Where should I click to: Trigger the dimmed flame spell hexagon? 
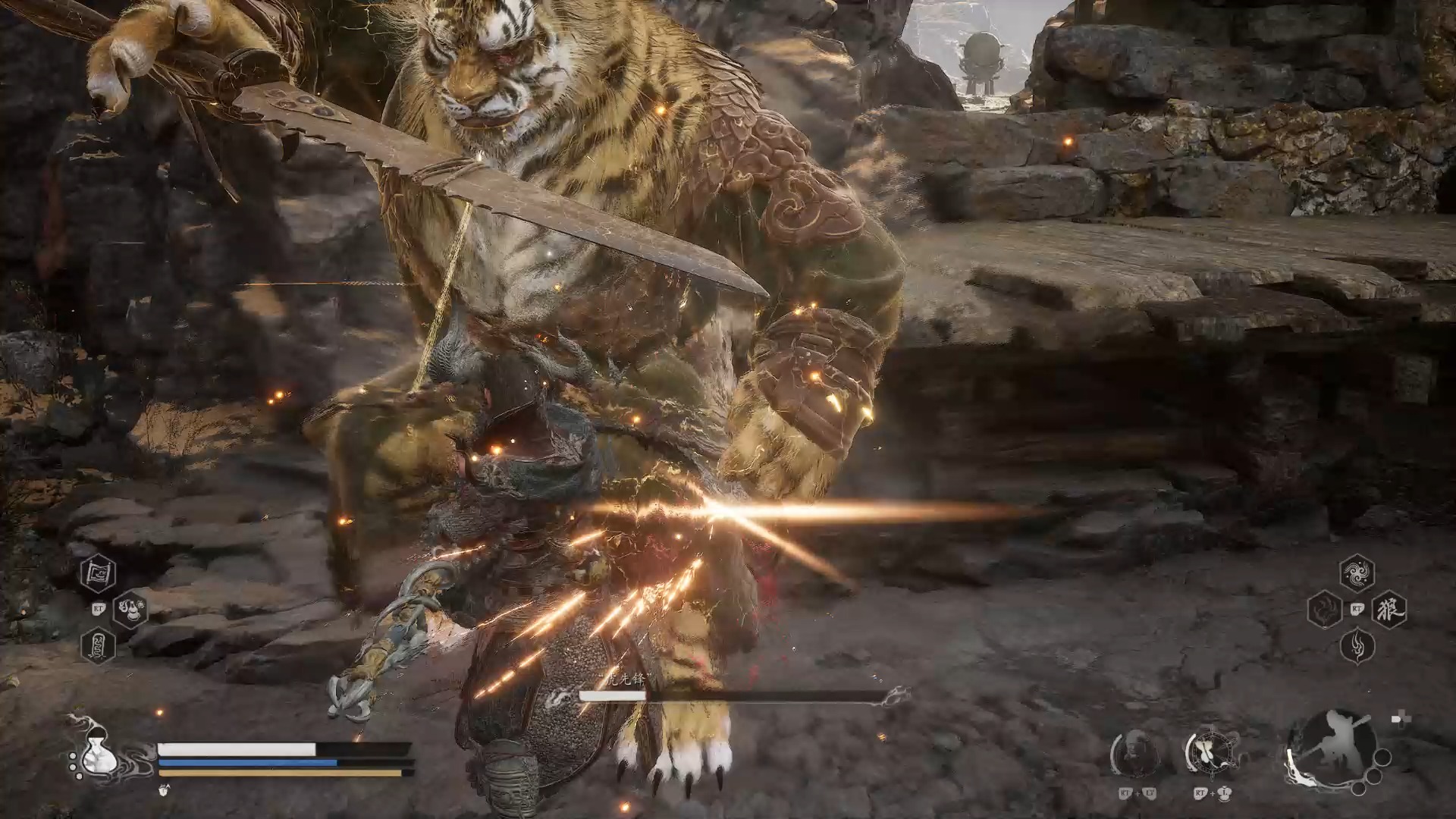[1325, 610]
